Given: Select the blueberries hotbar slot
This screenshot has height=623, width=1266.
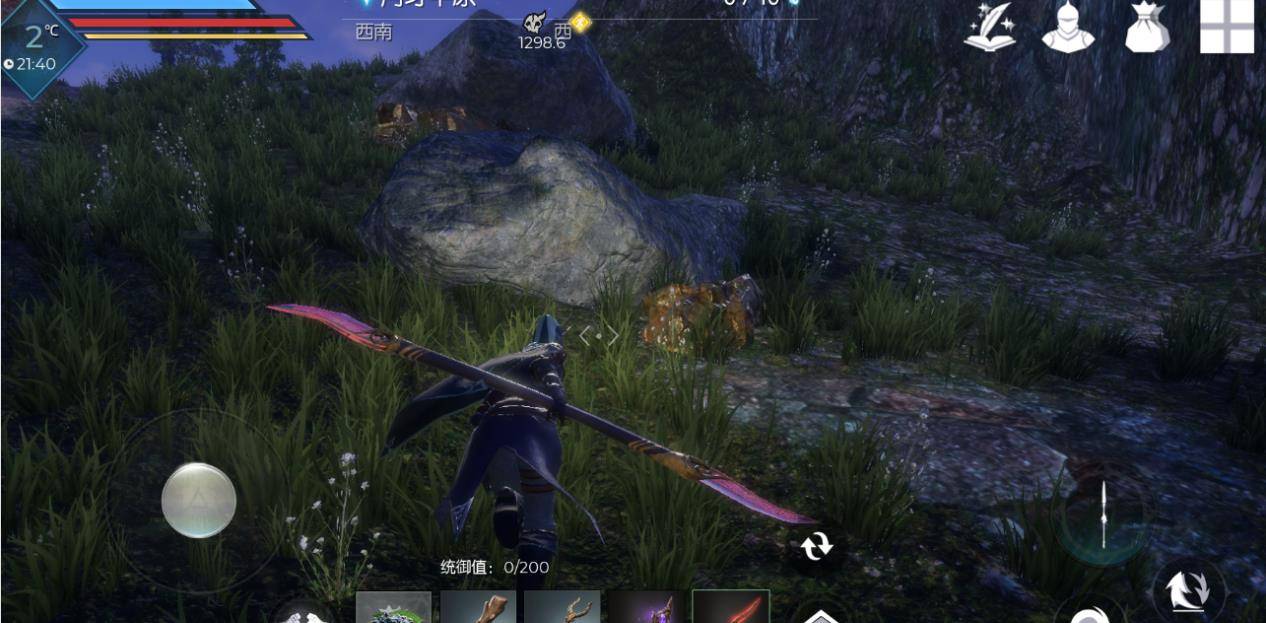Looking at the screenshot, I should (394, 607).
